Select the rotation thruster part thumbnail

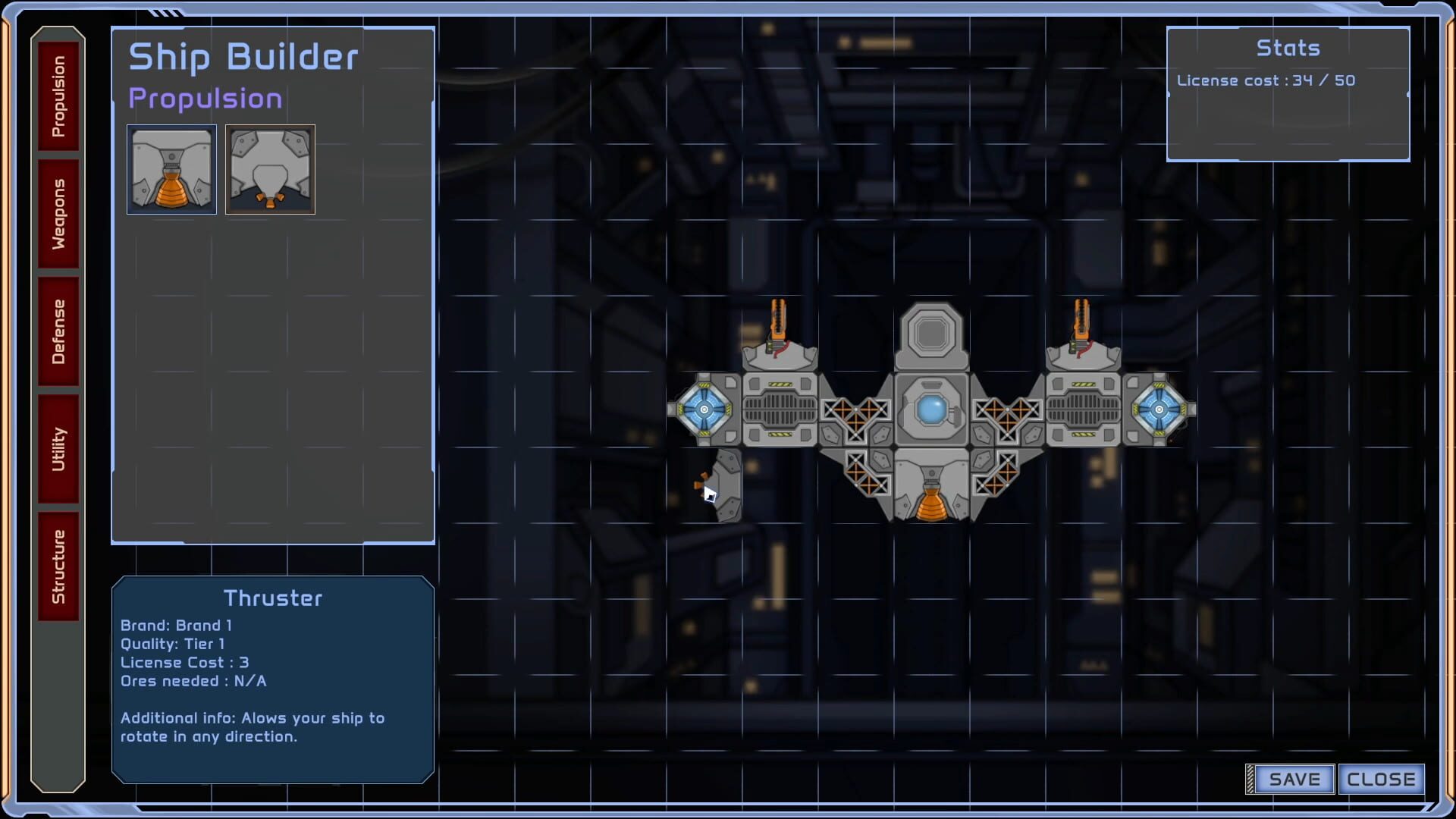pyautogui.click(x=270, y=169)
